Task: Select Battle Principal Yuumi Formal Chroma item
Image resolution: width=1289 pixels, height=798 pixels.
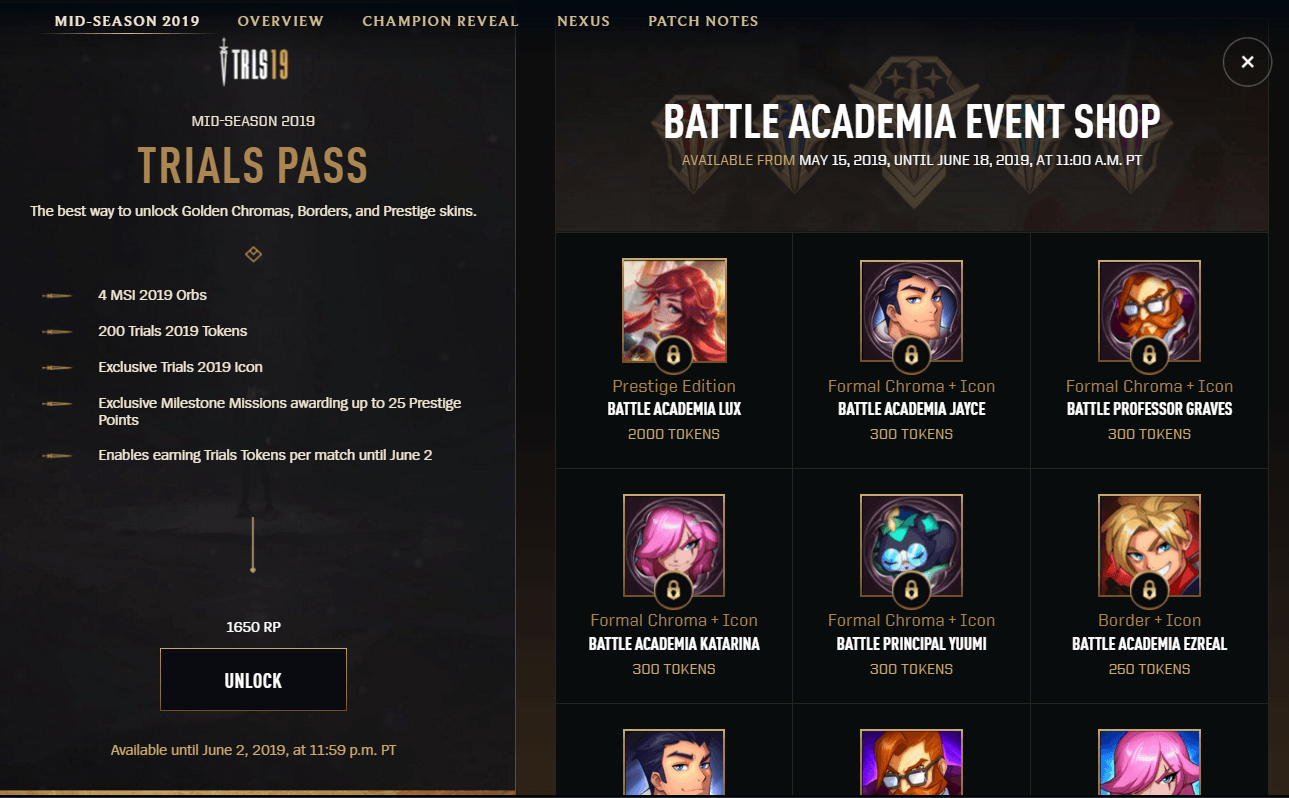Action: point(911,544)
